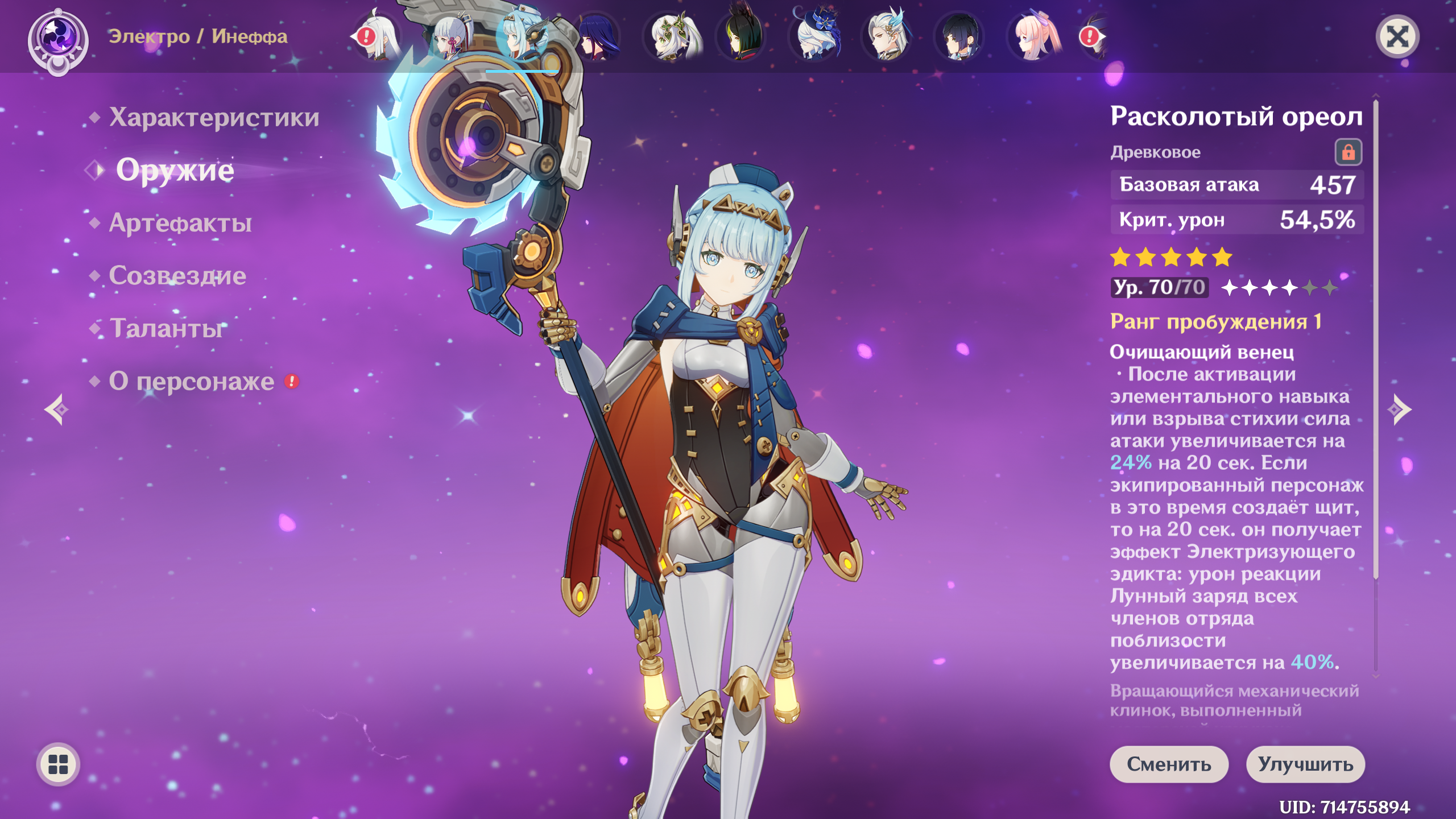The image size is (1456, 819).
Task: Choose Nahida's portrait
Action: tap(670, 38)
